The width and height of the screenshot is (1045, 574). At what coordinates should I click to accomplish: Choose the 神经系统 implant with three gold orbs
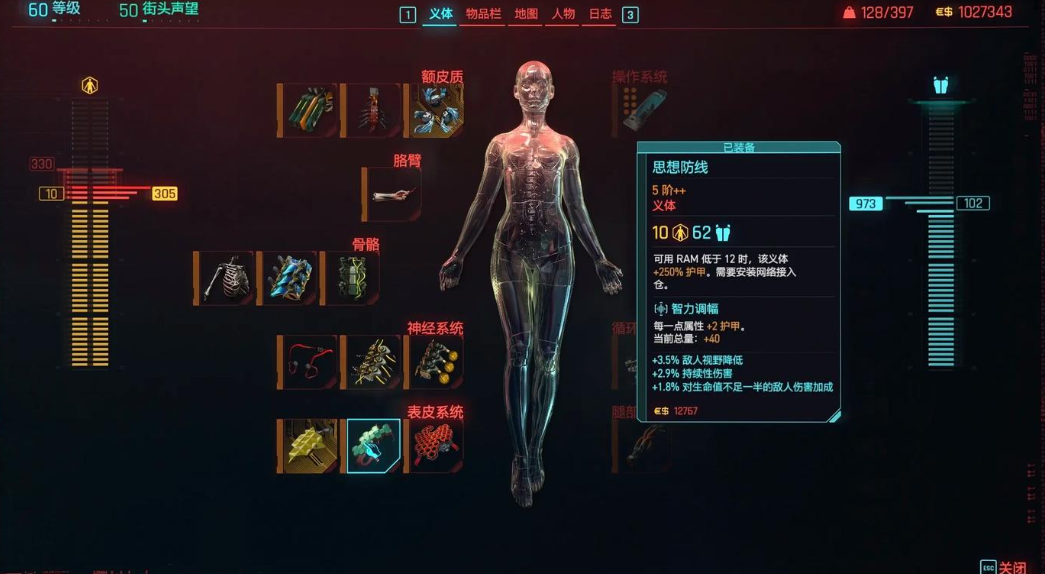[x=434, y=362]
